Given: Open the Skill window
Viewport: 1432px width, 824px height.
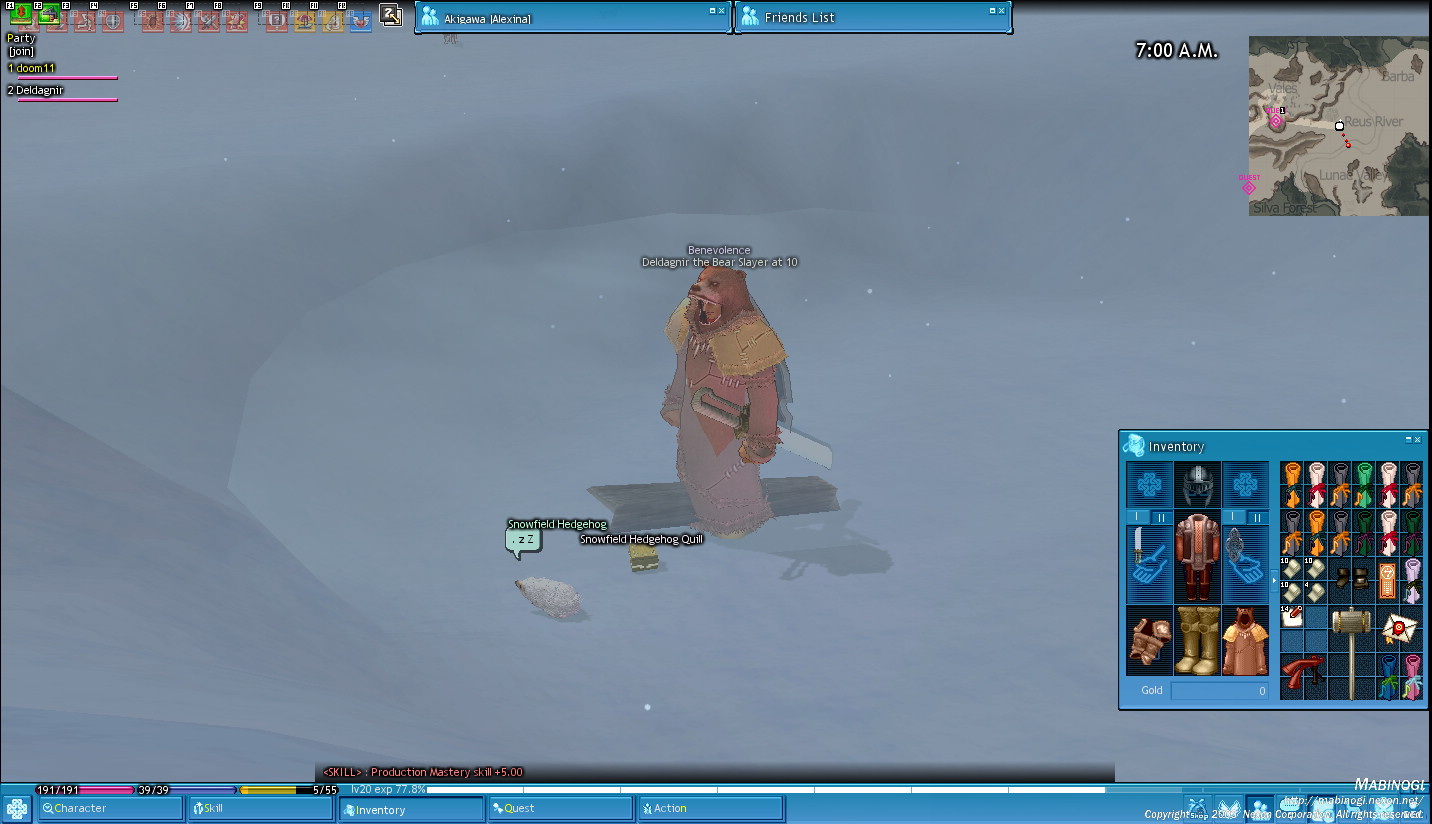Looking at the screenshot, I should (260, 808).
